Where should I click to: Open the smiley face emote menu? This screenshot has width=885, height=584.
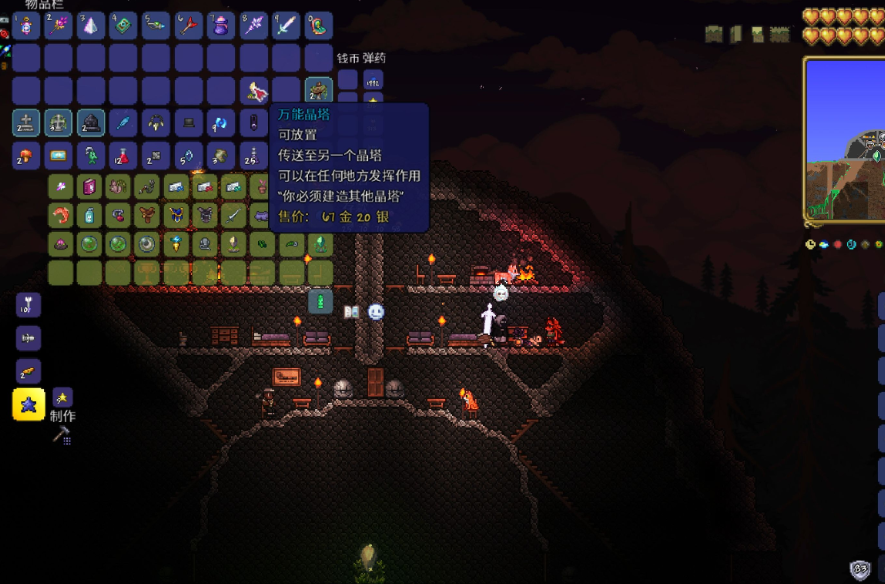coord(376,312)
